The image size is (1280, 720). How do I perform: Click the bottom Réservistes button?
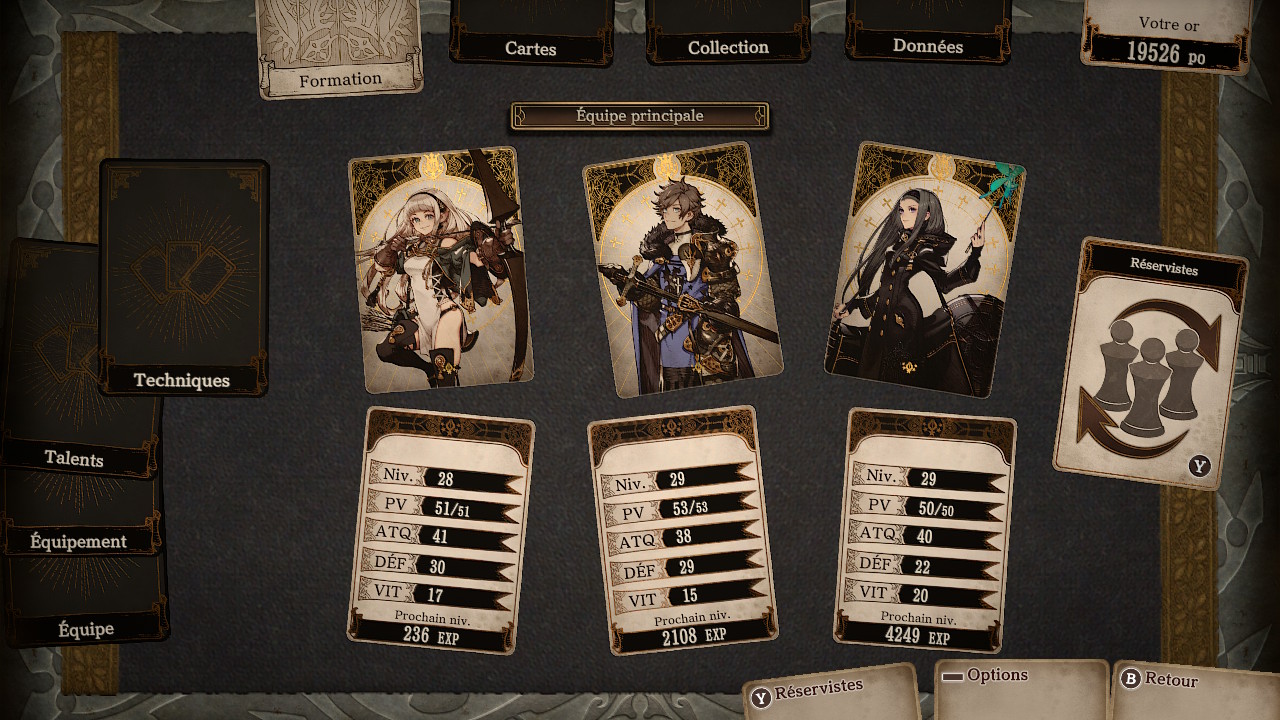coord(832,690)
